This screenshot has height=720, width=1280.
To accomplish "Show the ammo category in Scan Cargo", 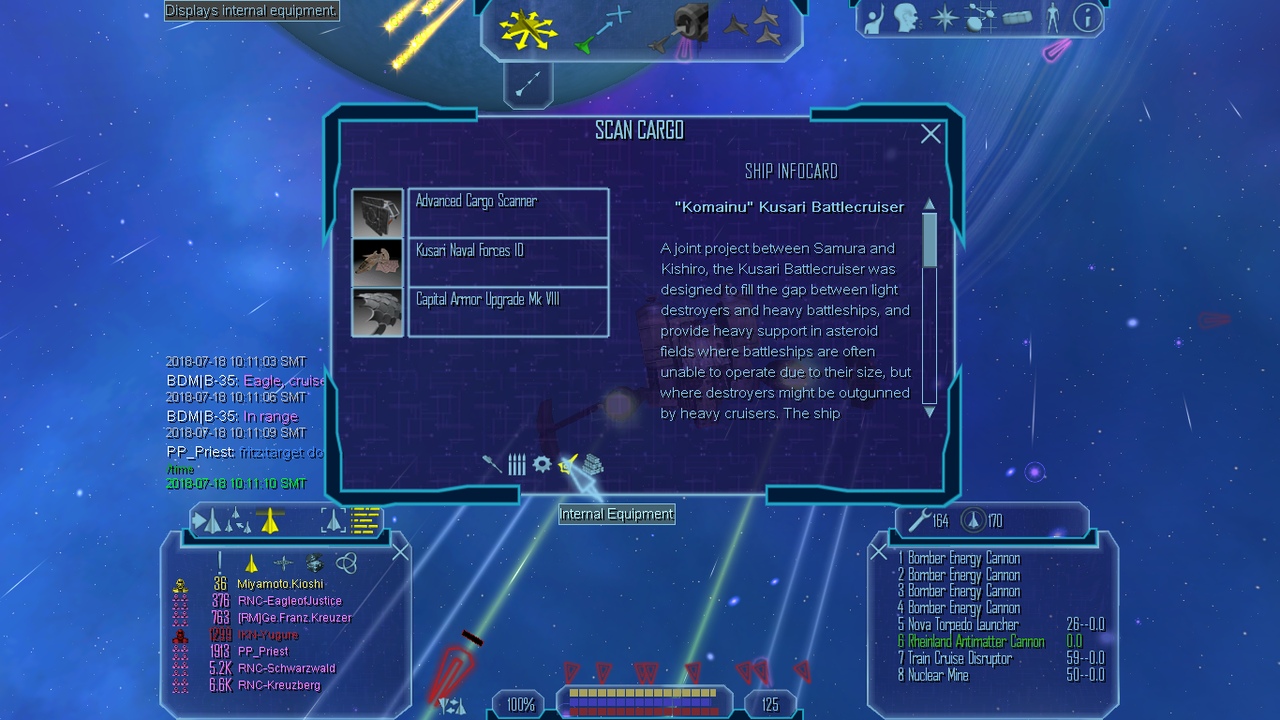I will (x=517, y=465).
